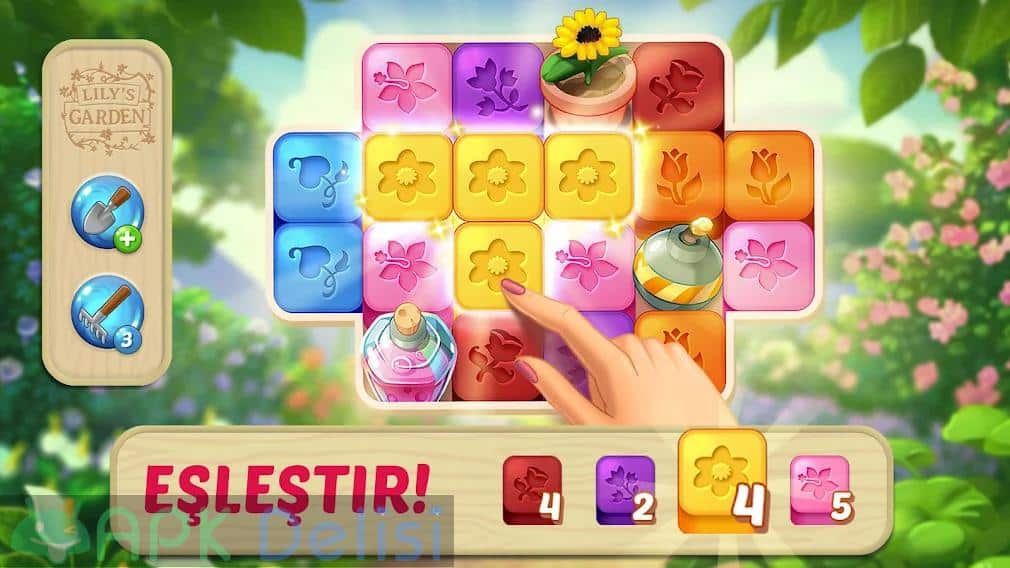
Task: Select the orange tulip tile directly above the bomb
Action: coord(677,176)
